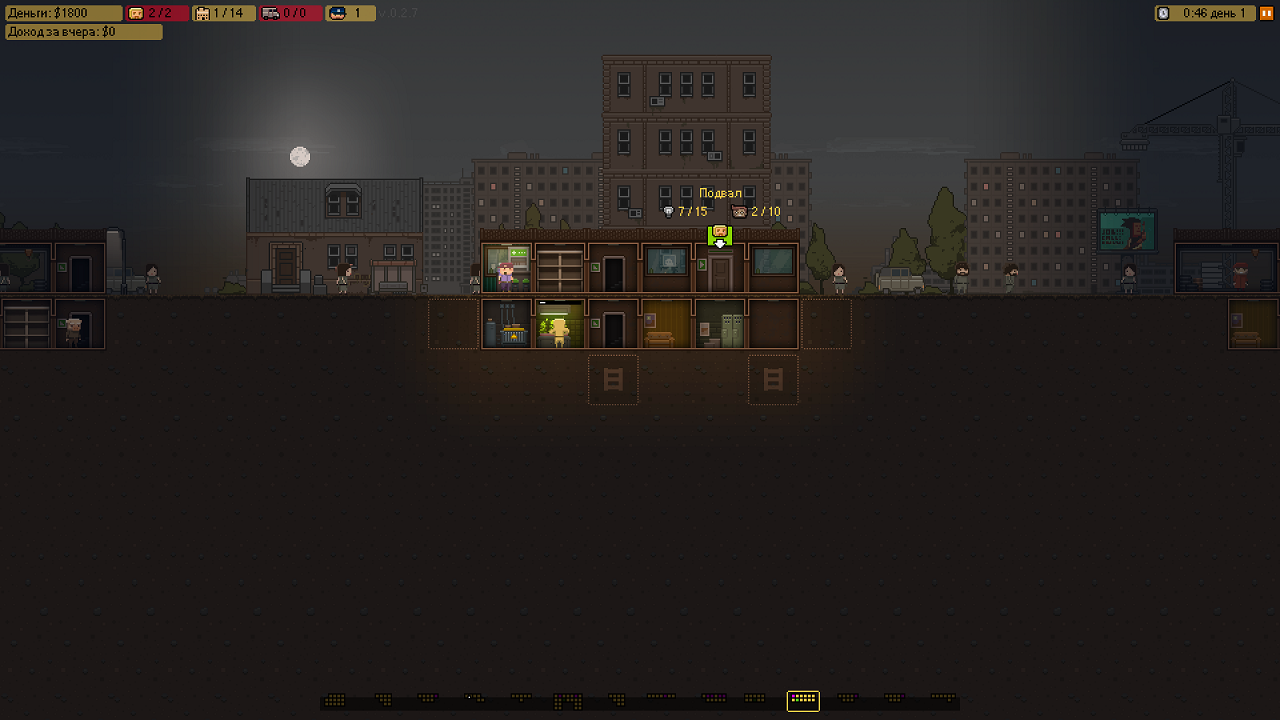Toggle the orange pause button
Viewport: 1280px width, 720px height.
point(1266,13)
